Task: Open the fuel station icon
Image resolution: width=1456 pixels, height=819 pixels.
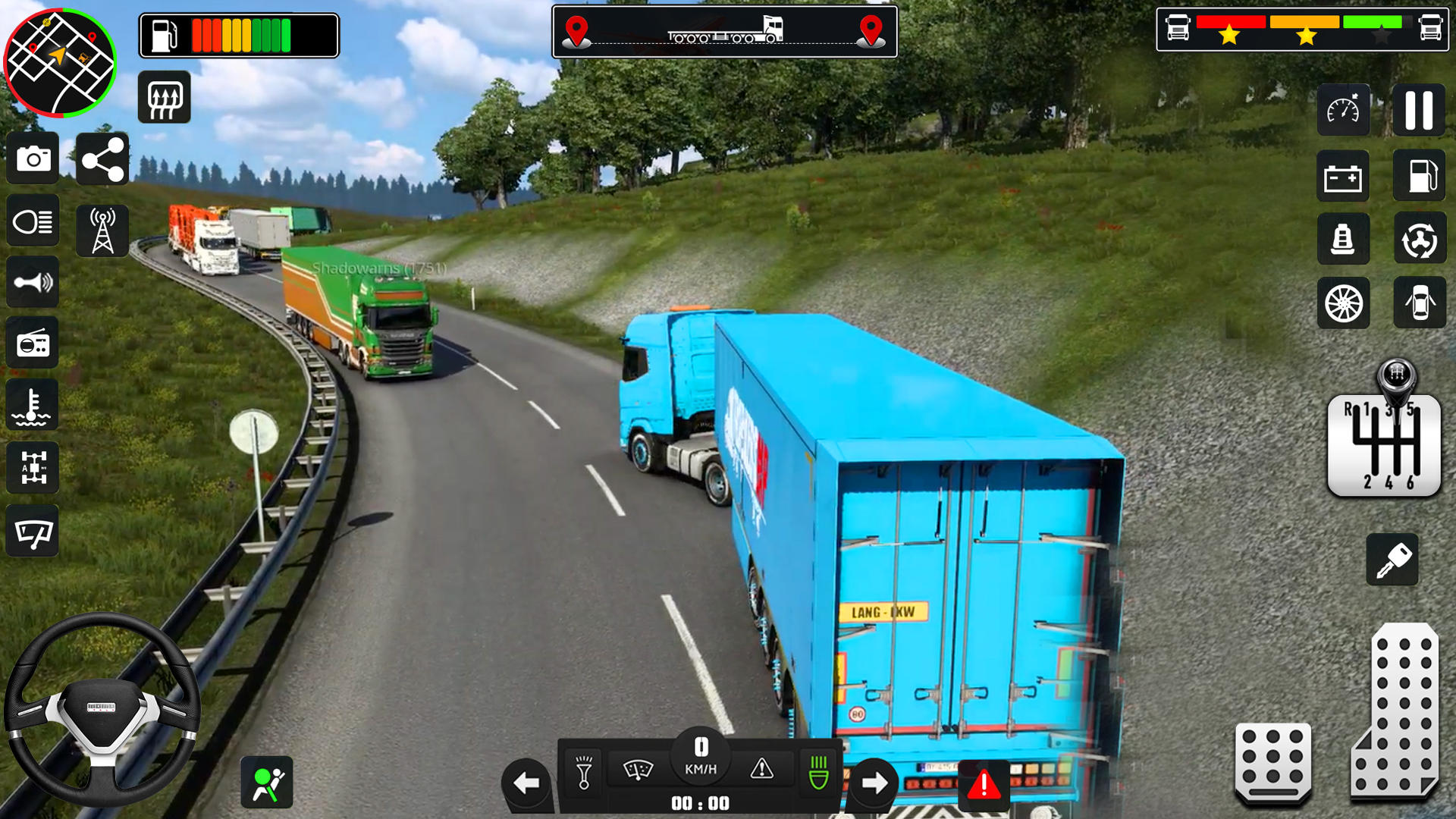Action: (x=1420, y=177)
